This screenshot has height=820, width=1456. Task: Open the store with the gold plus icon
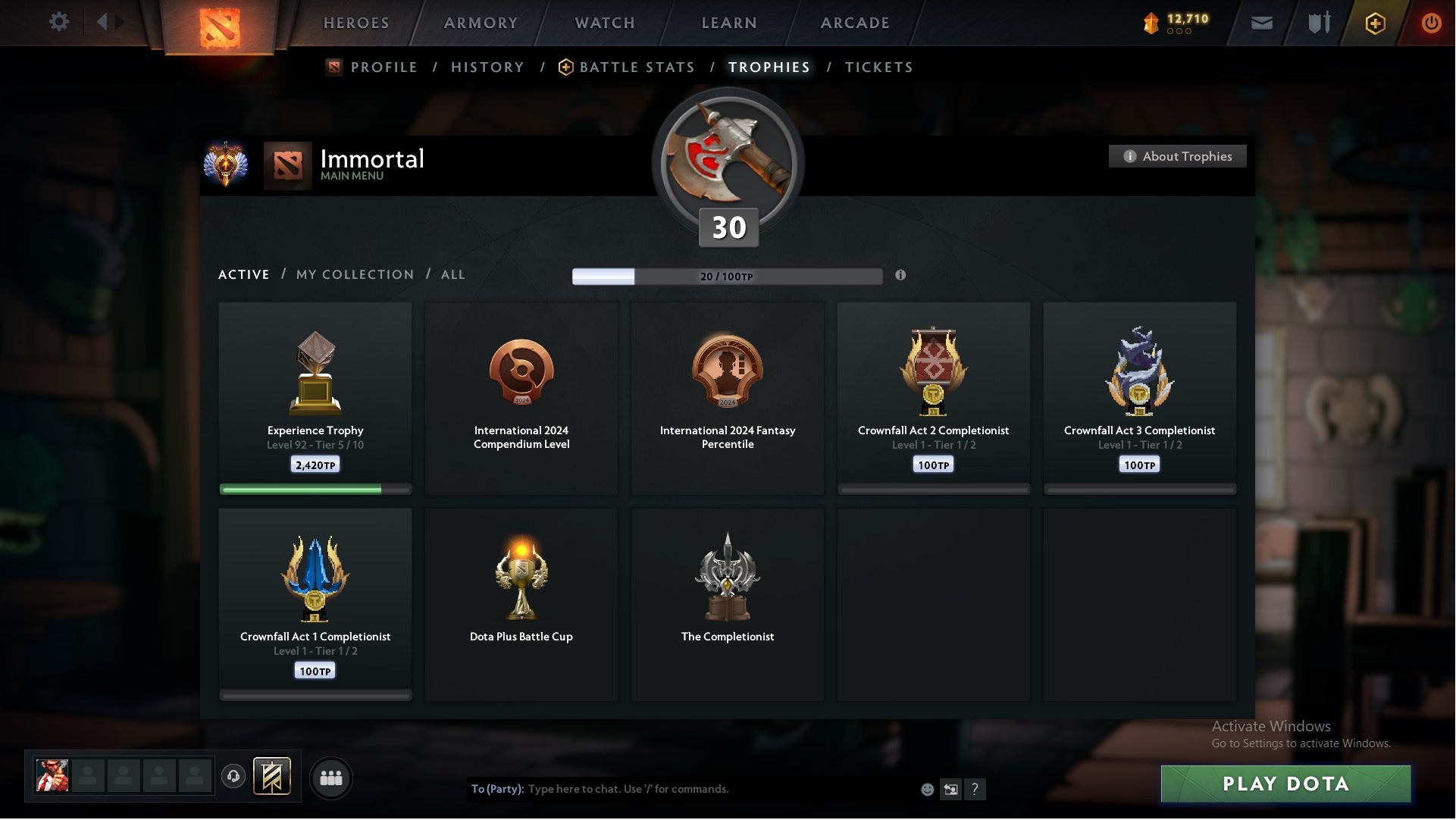click(1374, 23)
